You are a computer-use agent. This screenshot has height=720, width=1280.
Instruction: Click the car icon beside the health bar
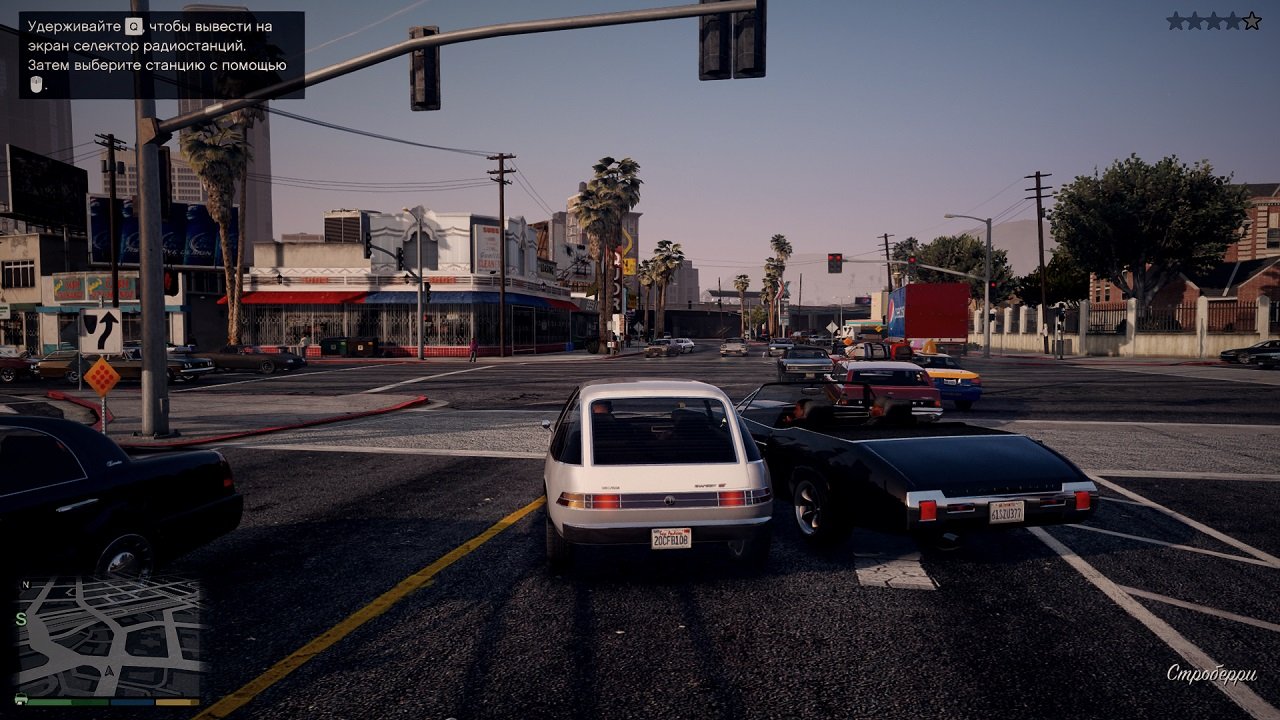point(21,700)
